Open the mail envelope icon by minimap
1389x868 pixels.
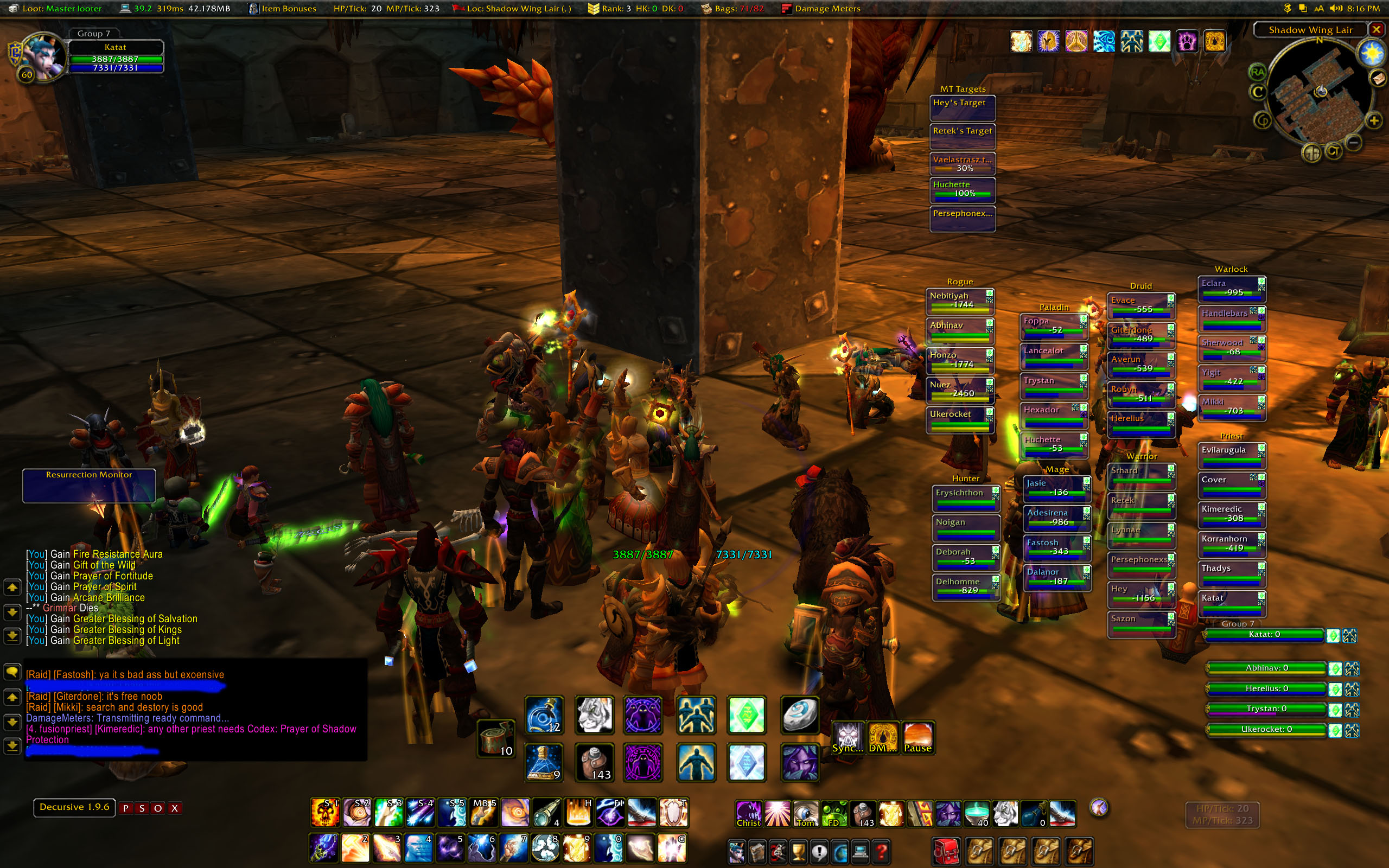[1378, 78]
